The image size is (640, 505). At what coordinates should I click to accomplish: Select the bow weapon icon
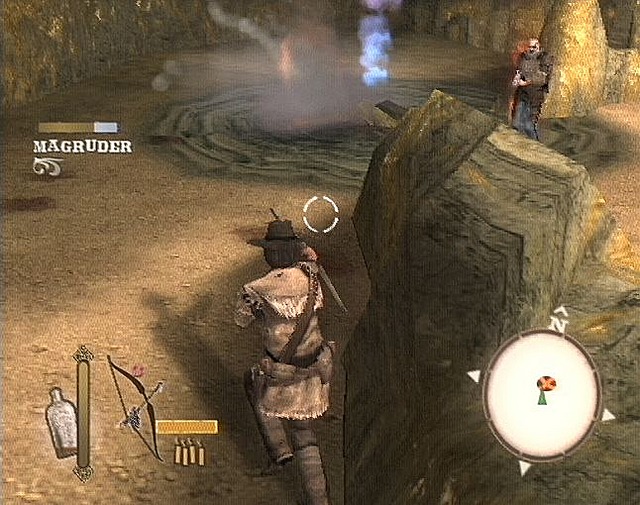tap(135, 403)
